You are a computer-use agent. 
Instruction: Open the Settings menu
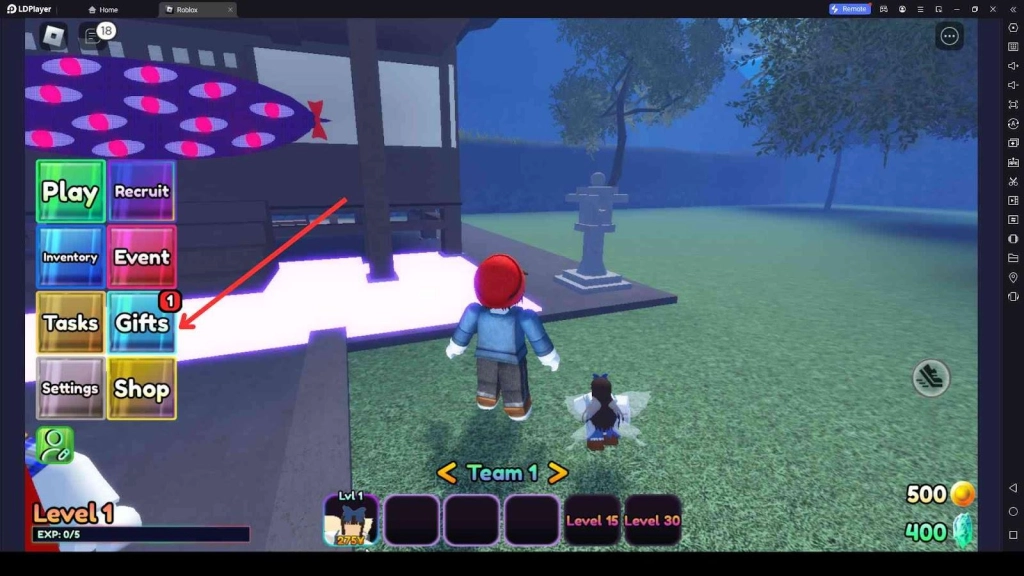[x=70, y=388]
